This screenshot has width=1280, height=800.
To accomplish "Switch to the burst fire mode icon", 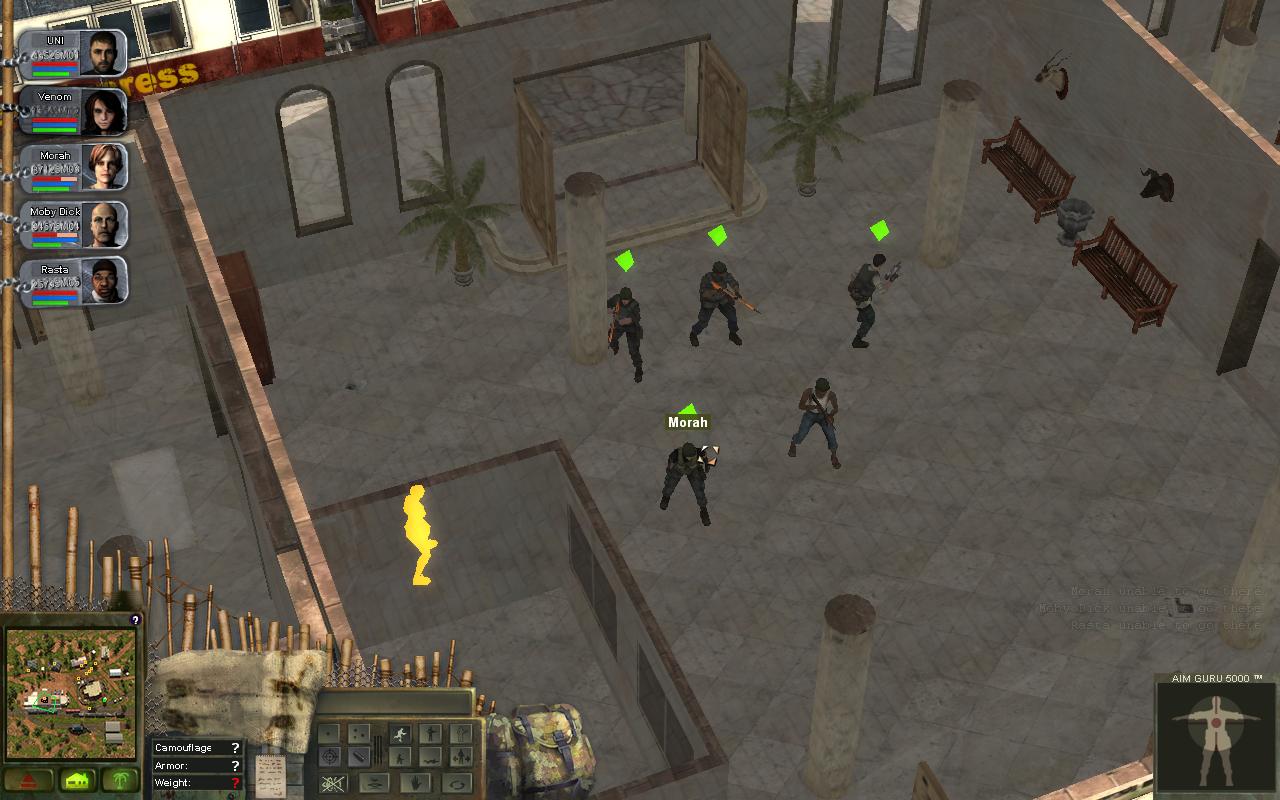I will 358,733.
